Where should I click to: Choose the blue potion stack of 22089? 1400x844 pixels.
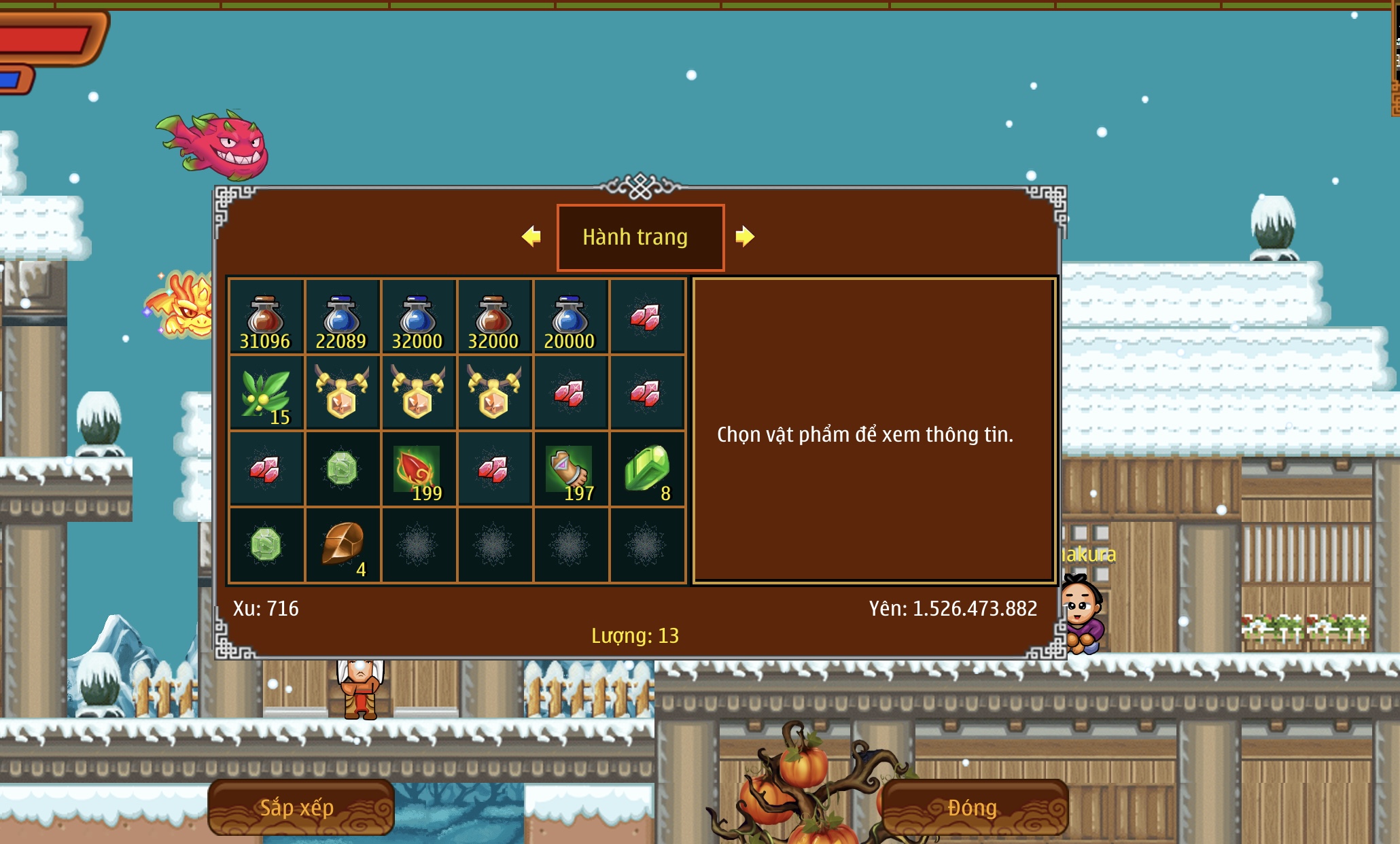[x=342, y=317]
